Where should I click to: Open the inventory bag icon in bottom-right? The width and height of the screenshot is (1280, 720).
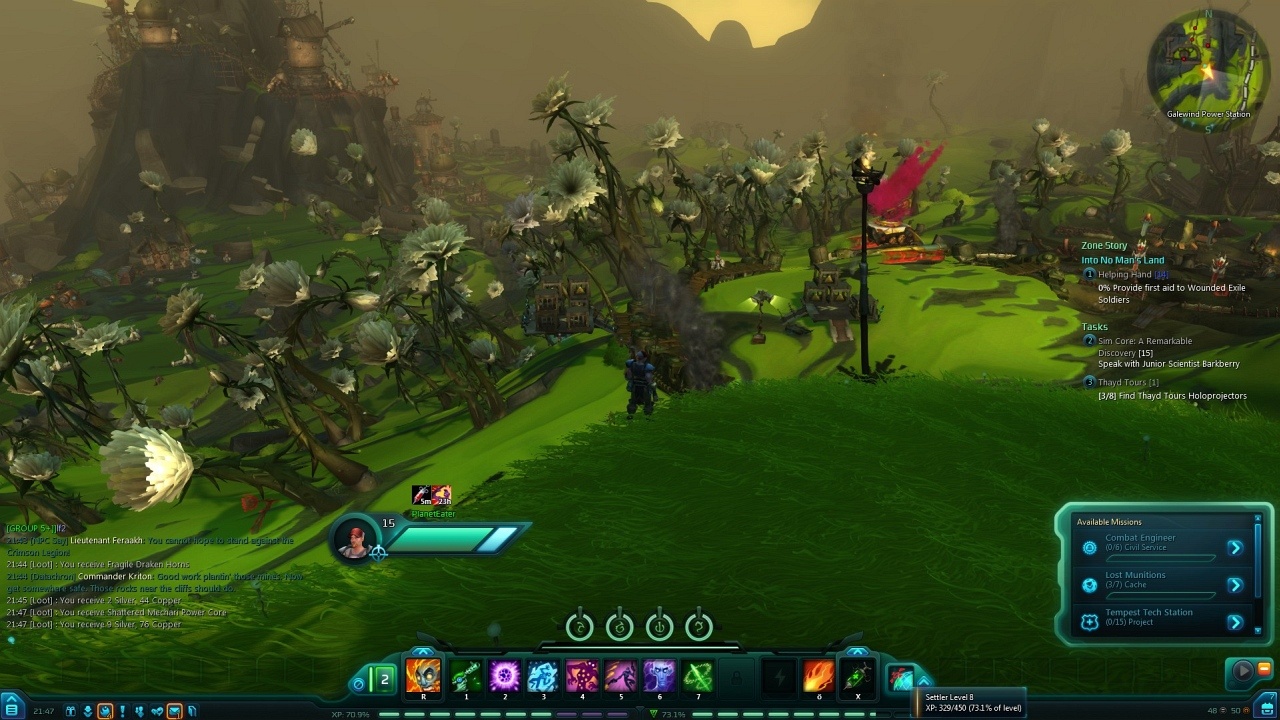[x=1266, y=710]
